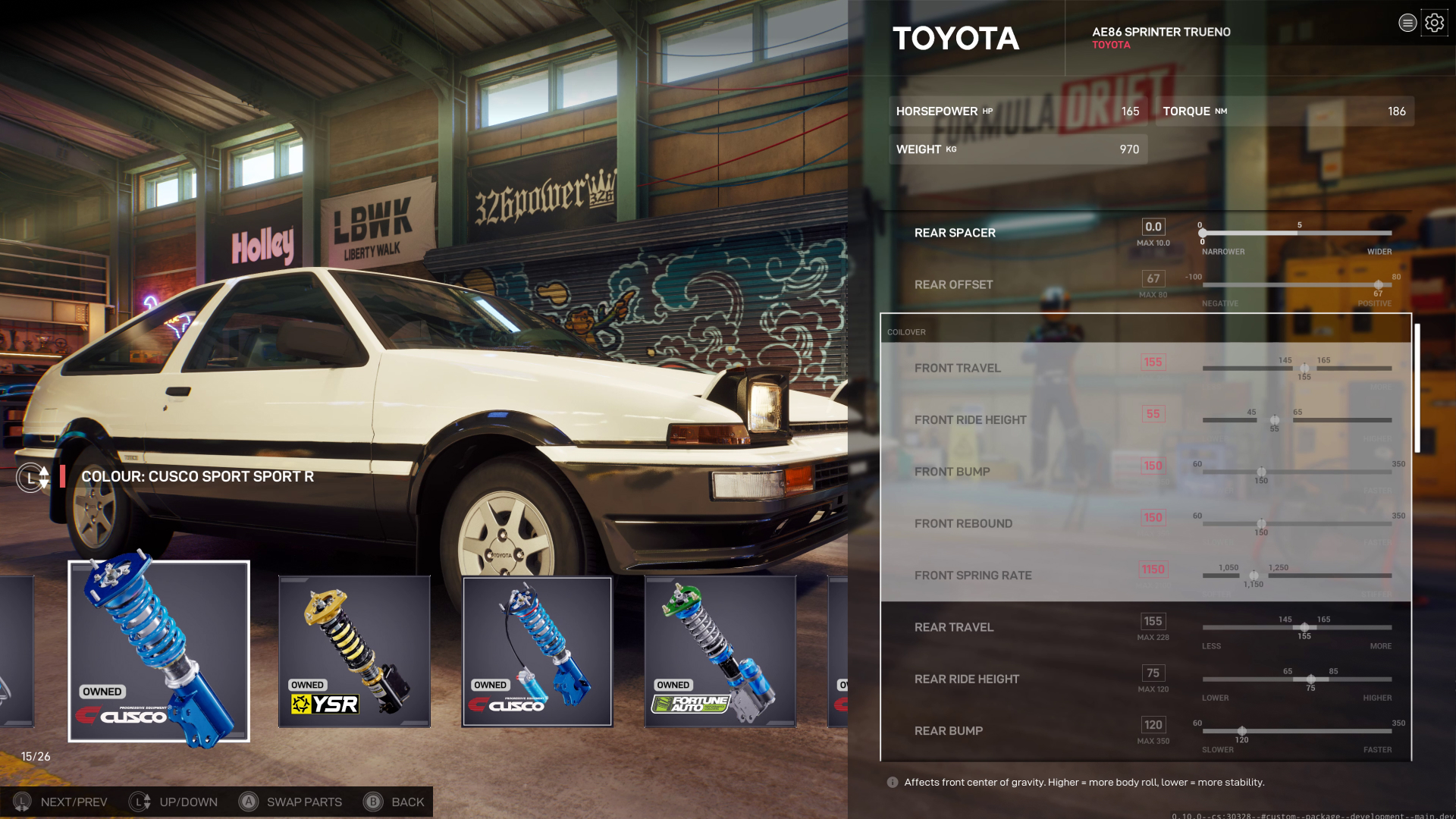Click the tuning list scrollbar
The image size is (1456, 819).
[1417, 388]
